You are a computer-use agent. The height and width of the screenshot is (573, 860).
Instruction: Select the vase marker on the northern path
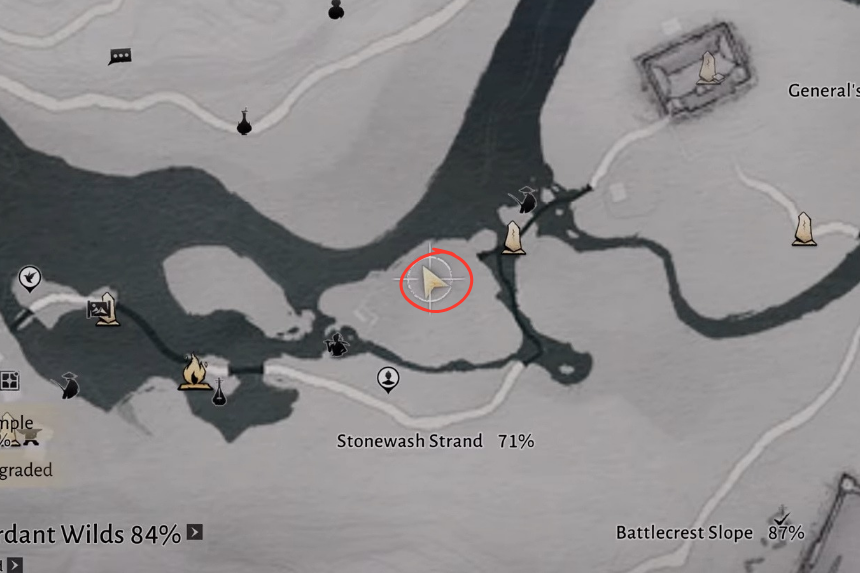(x=244, y=122)
